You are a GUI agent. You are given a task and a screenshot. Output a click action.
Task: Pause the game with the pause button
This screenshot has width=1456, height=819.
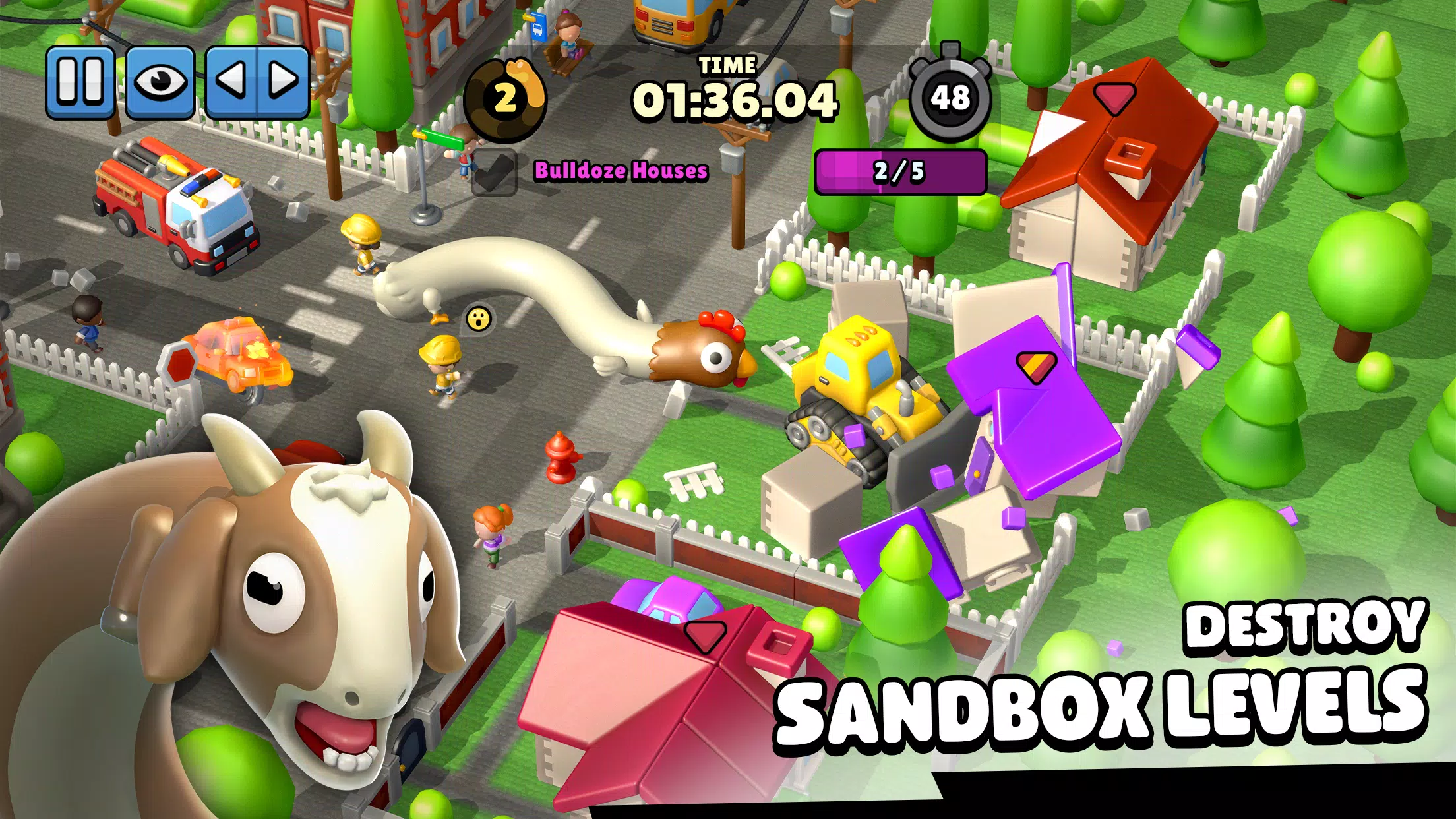pyautogui.click(x=82, y=79)
